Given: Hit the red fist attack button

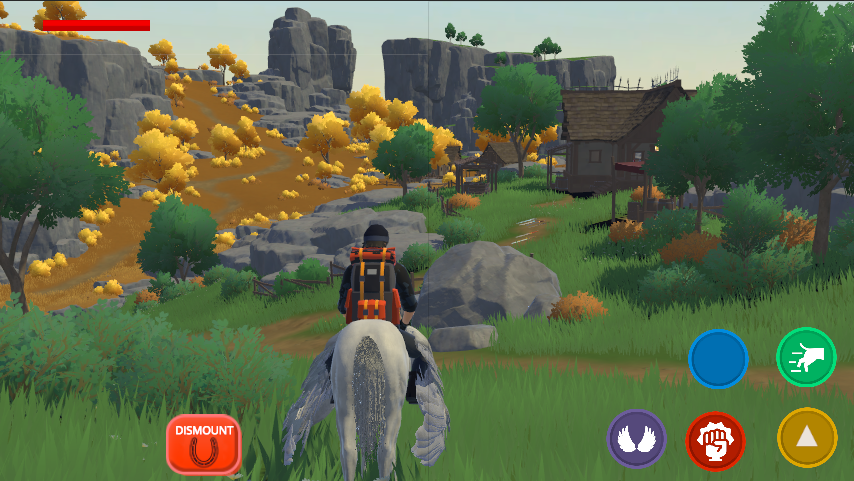Looking at the screenshot, I should [x=715, y=440].
